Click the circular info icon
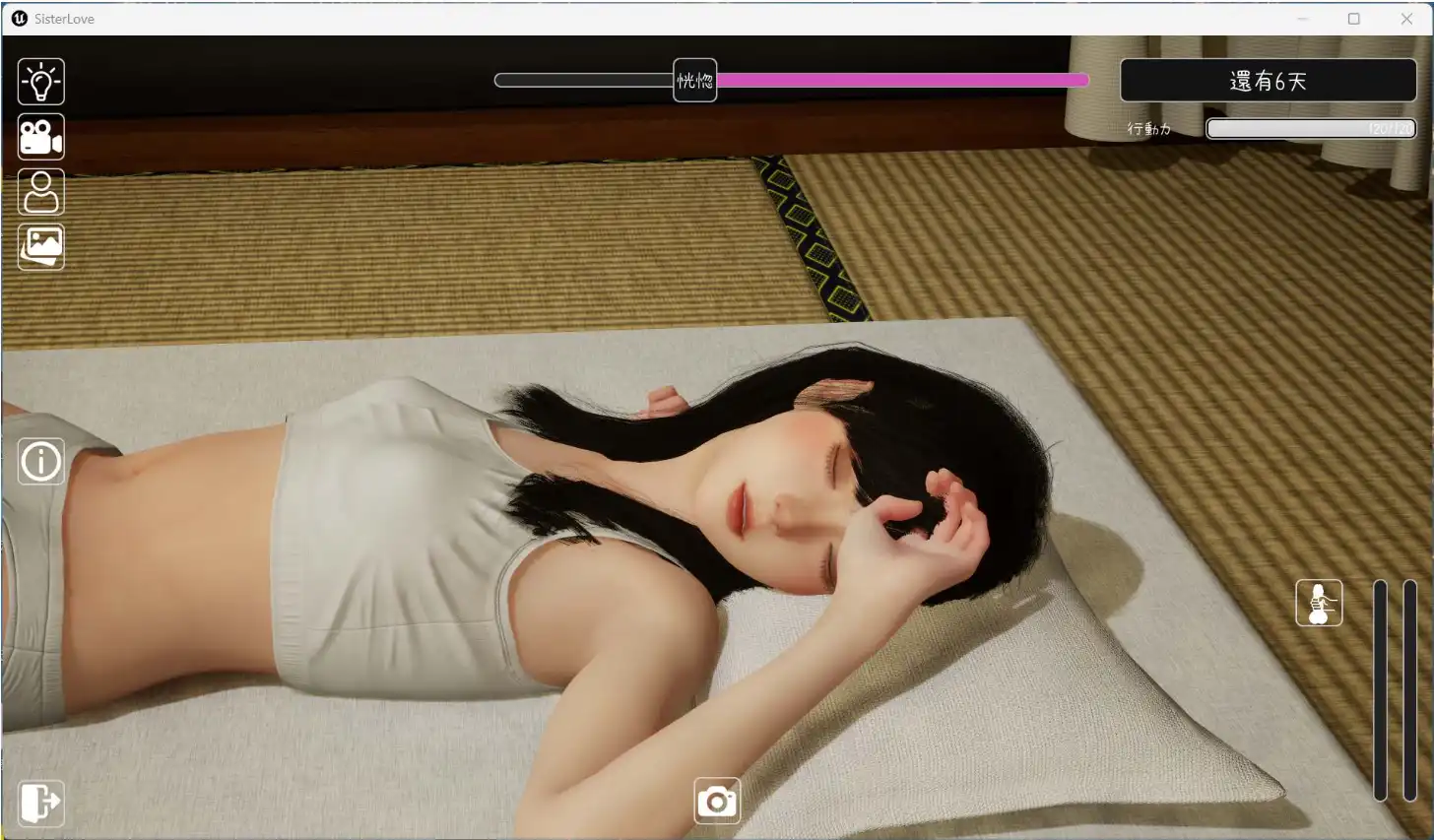The image size is (1434, 840). [x=40, y=460]
